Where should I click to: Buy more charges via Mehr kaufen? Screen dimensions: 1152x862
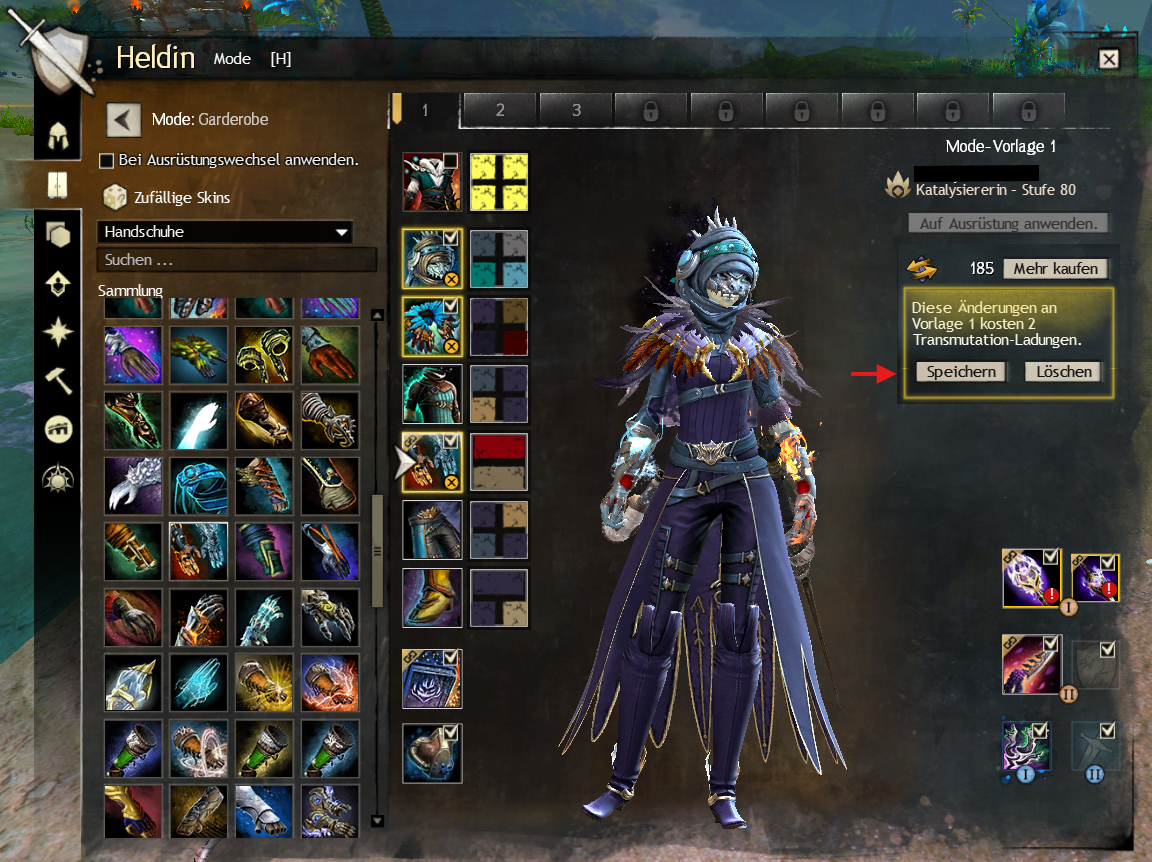click(x=1056, y=268)
